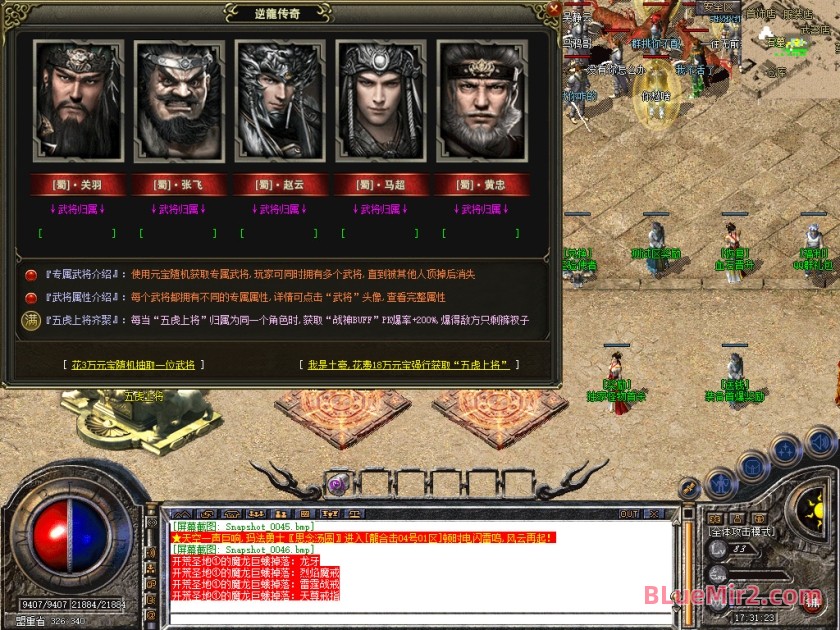Select the 马超 general portrait
The image size is (840, 630).
tap(380, 100)
